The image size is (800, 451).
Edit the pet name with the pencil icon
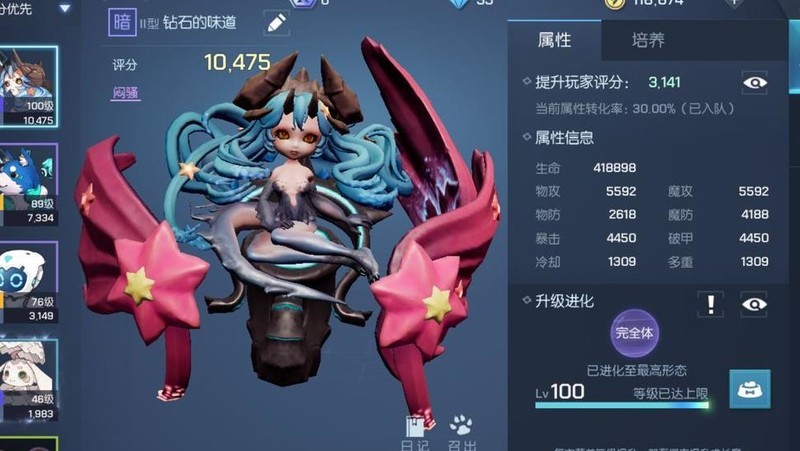click(277, 23)
